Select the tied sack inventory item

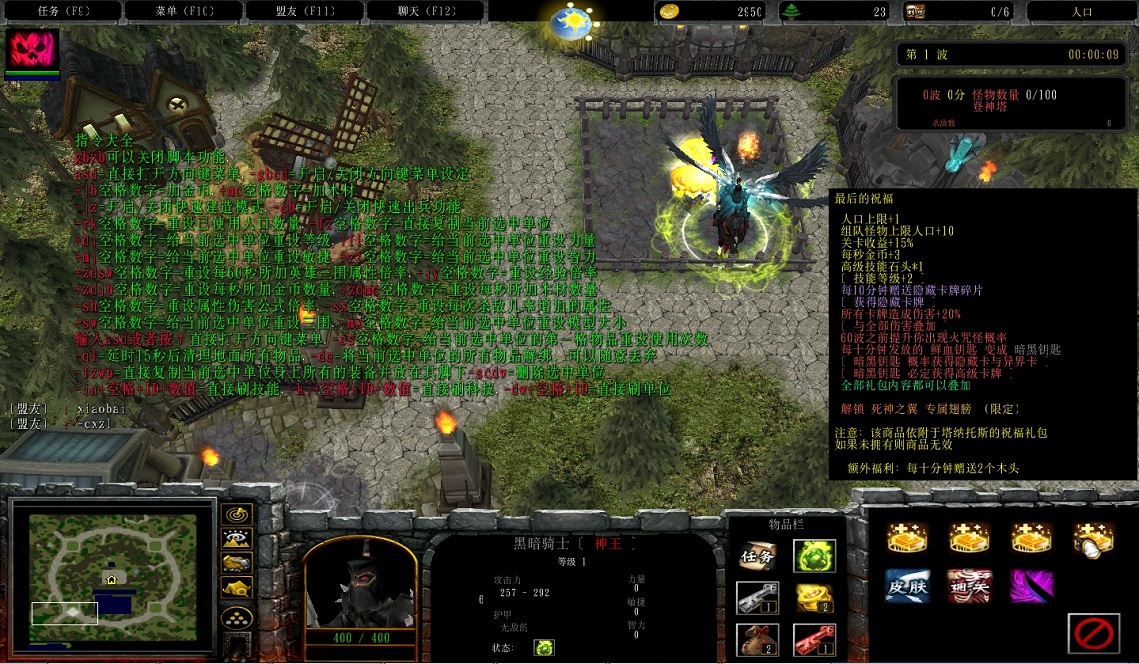757,639
